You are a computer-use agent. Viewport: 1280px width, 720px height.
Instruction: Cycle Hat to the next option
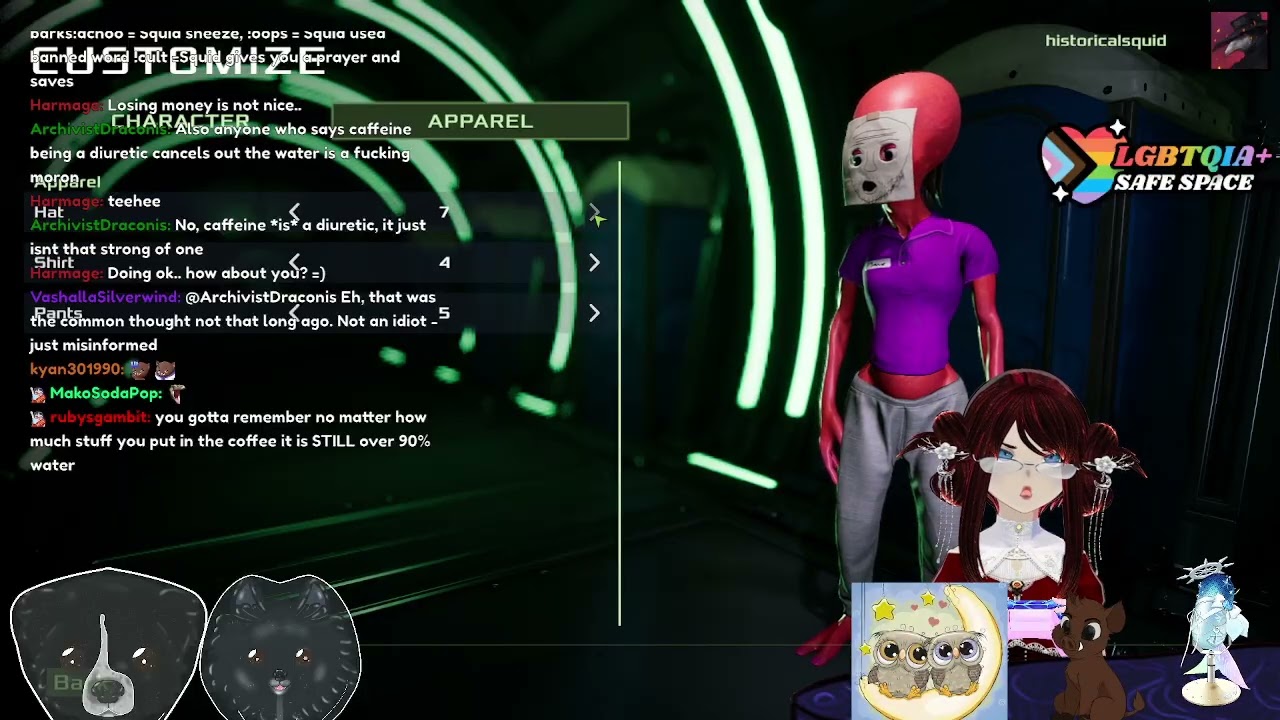594,213
